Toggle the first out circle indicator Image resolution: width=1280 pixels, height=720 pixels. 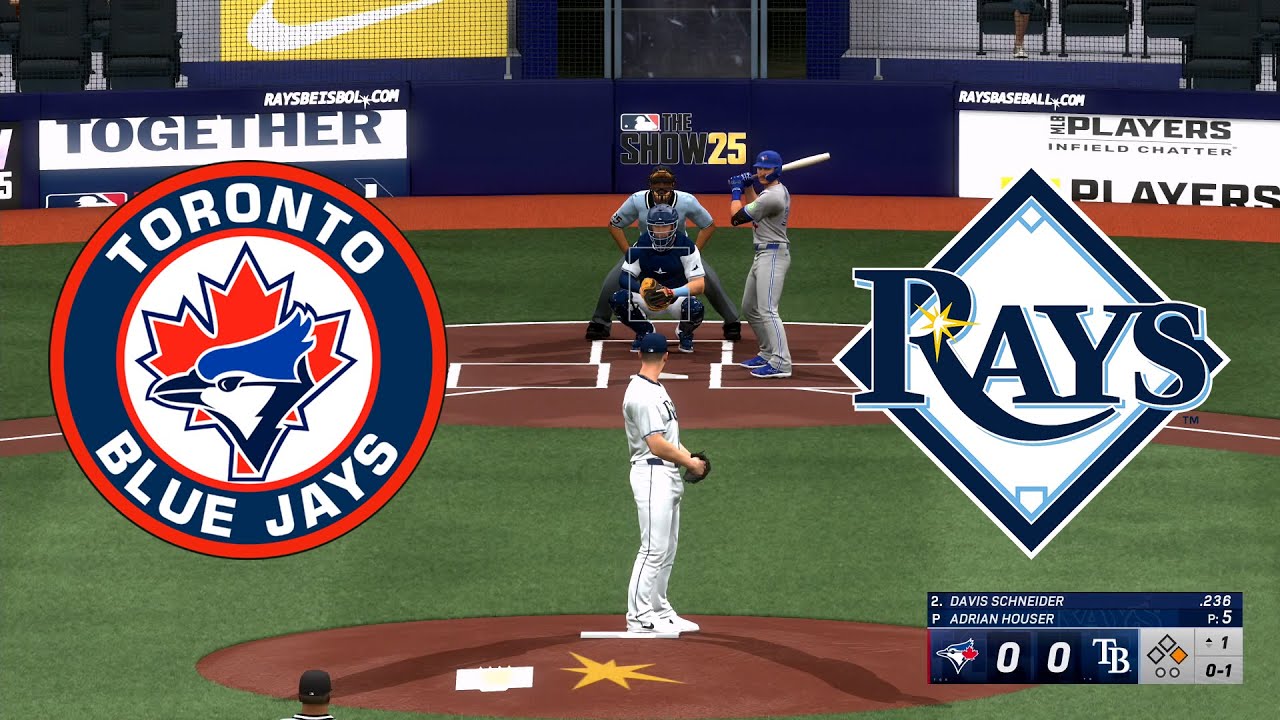tap(1160, 672)
